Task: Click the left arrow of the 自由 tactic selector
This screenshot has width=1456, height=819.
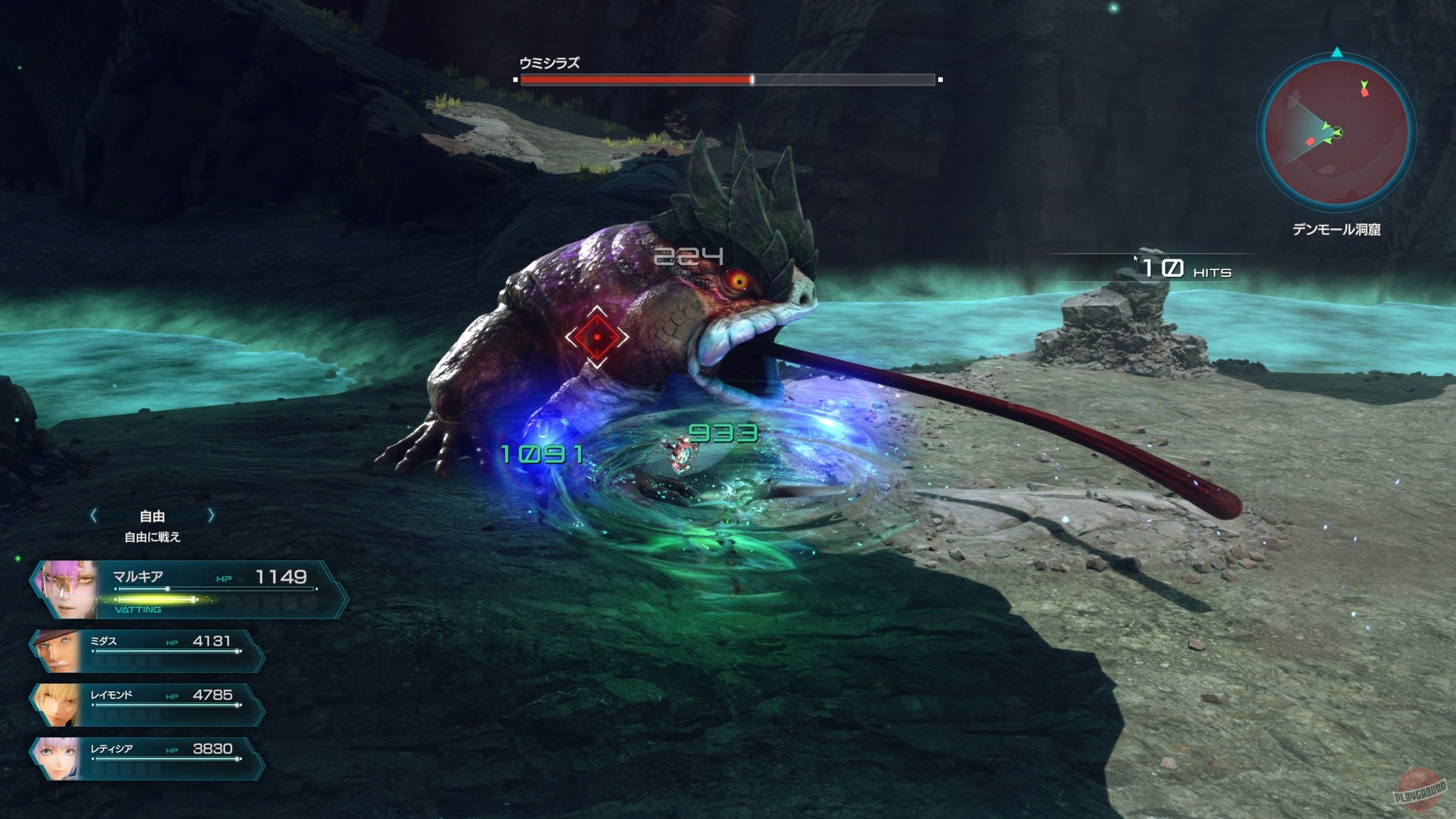Action: [x=94, y=516]
